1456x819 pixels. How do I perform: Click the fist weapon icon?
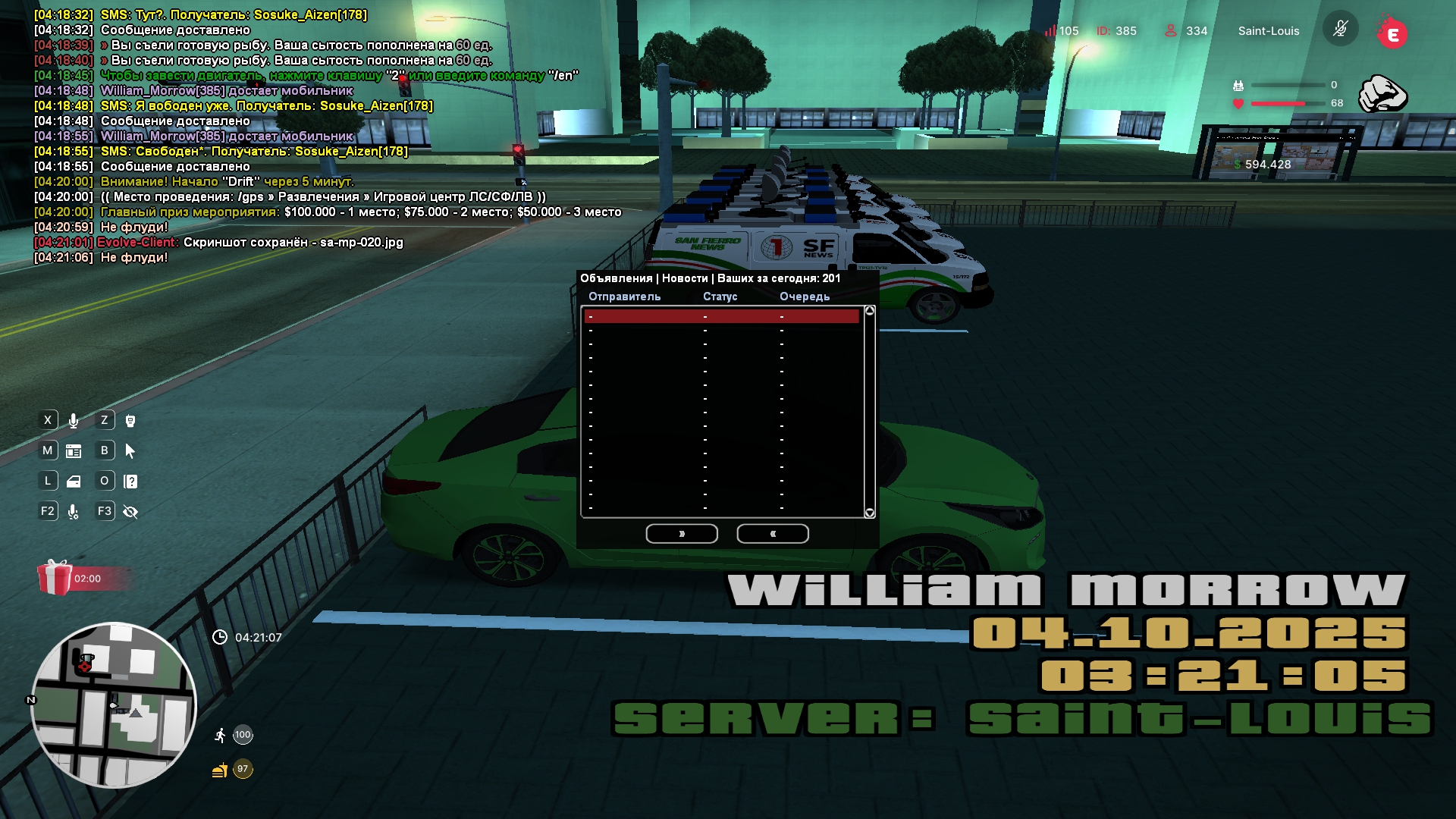pos(1382,94)
